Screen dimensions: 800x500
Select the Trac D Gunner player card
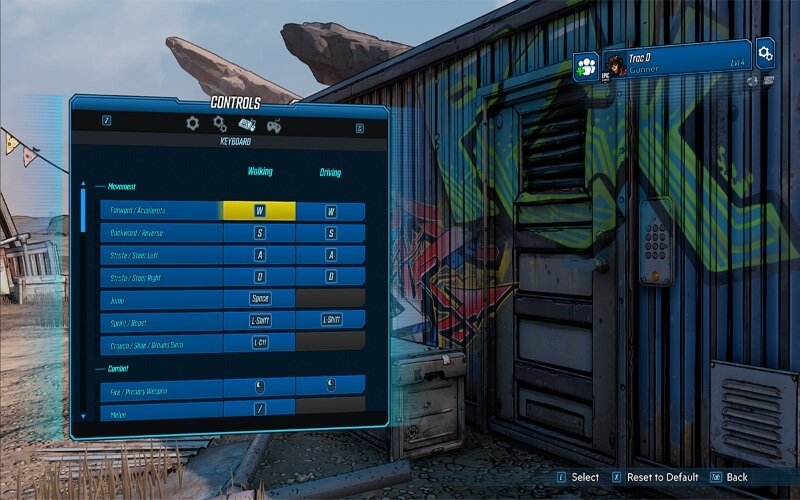(676, 59)
